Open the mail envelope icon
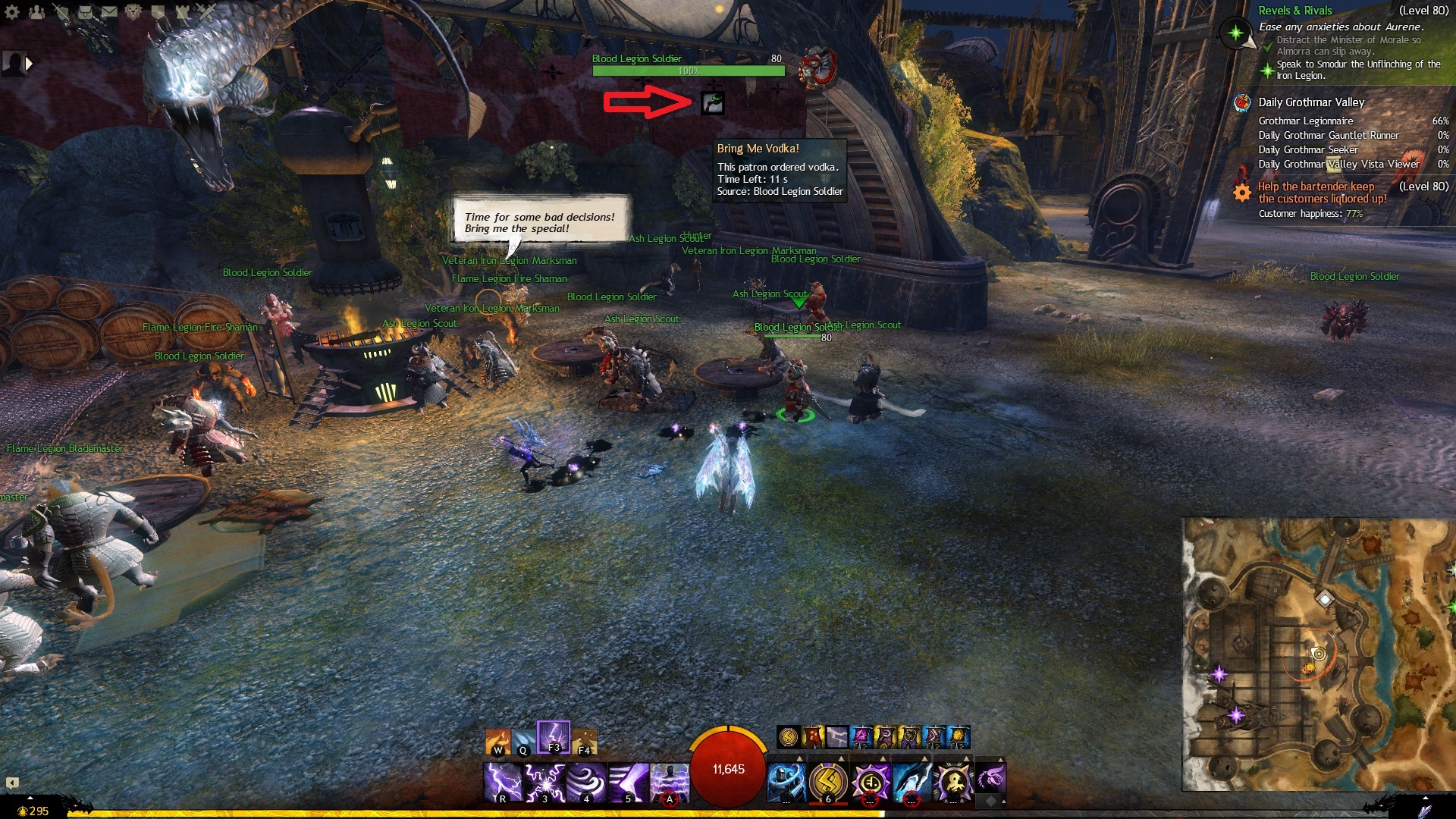Viewport: 1456px width, 819px height. [109, 11]
